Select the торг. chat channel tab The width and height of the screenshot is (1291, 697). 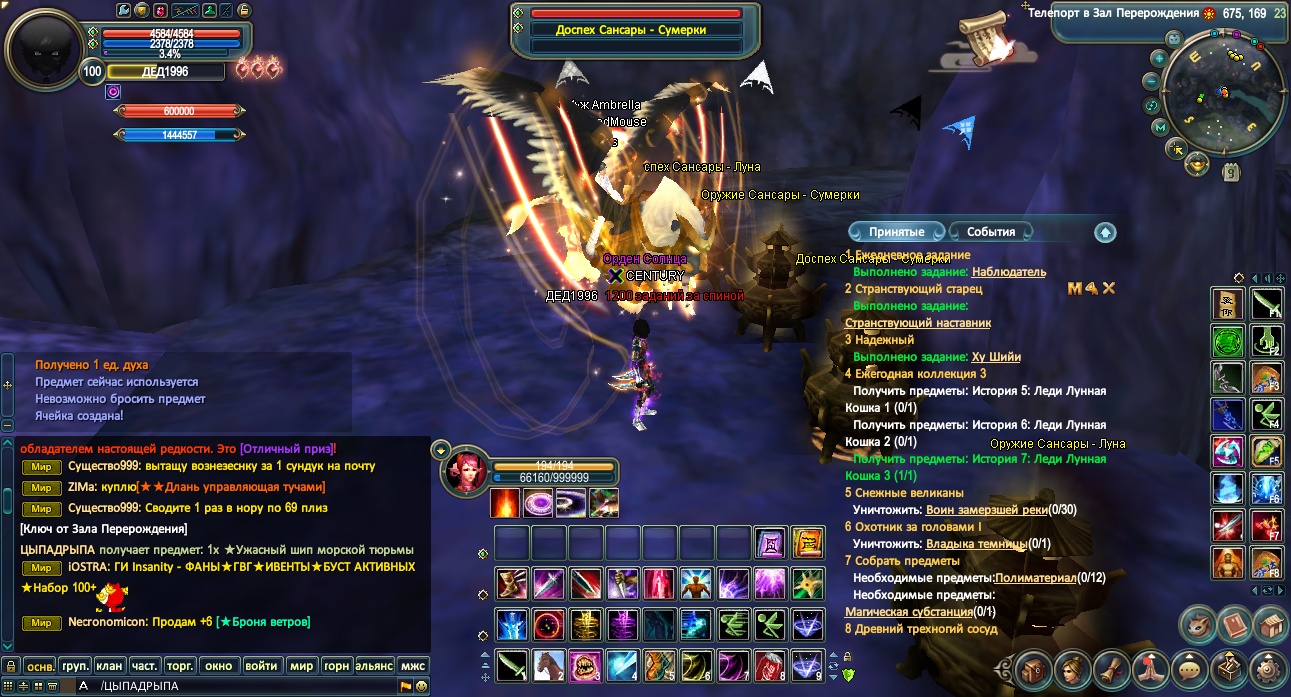click(180, 665)
